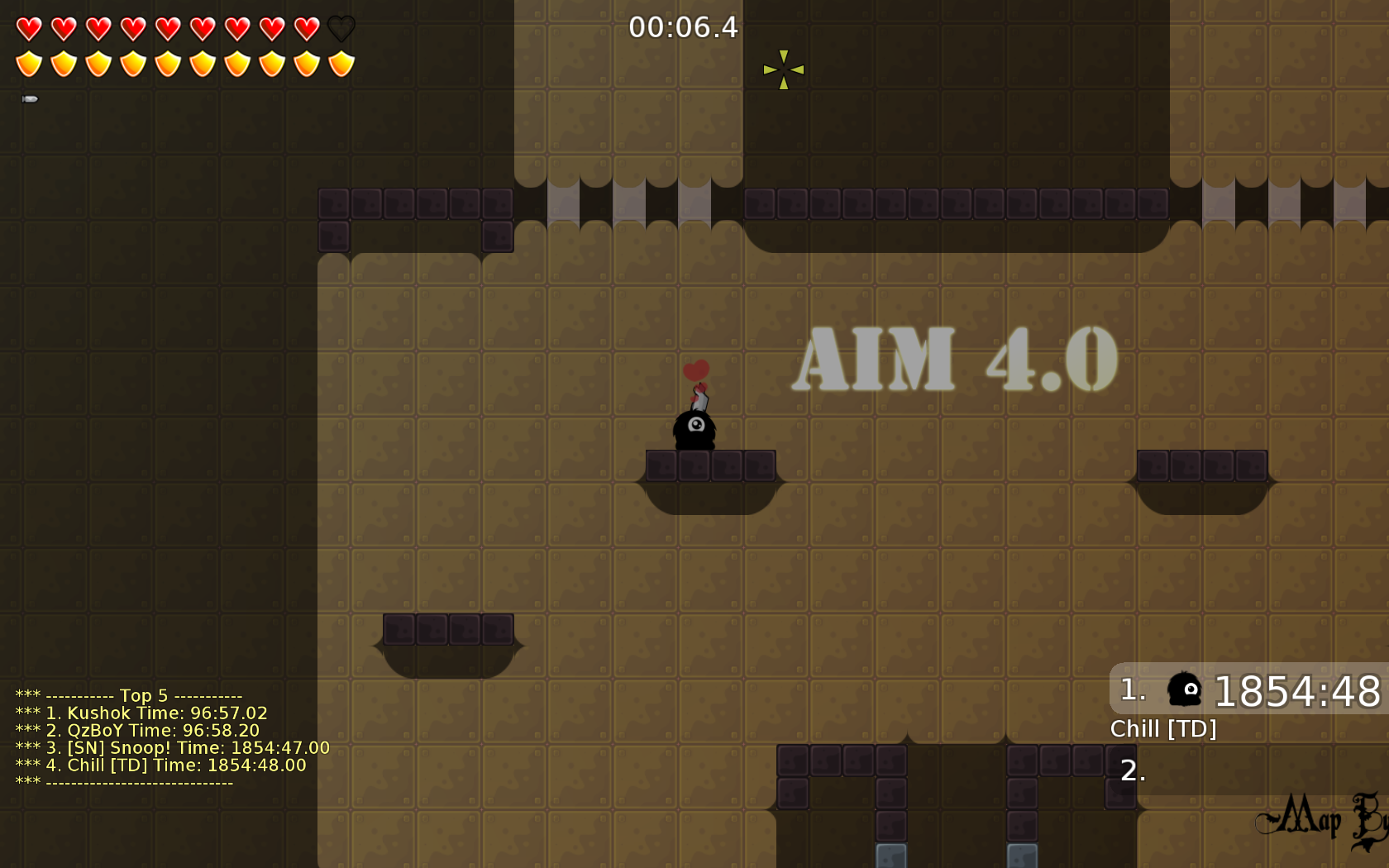
Task: Click the 00:06.4 race timer
Action: (x=685, y=27)
